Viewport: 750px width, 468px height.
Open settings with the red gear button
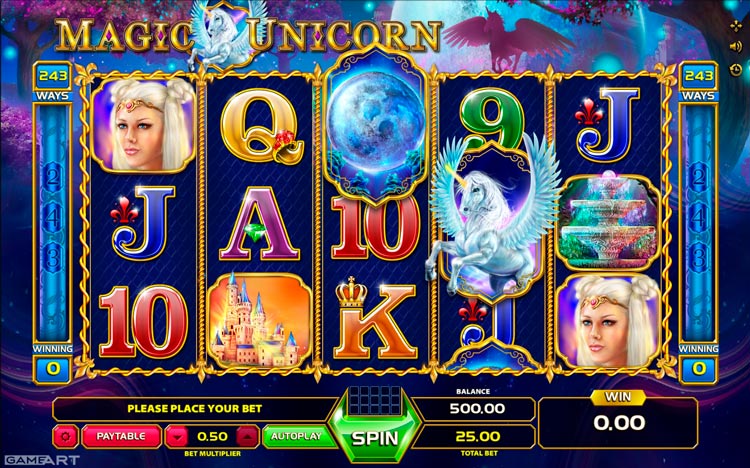[x=67, y=436]
